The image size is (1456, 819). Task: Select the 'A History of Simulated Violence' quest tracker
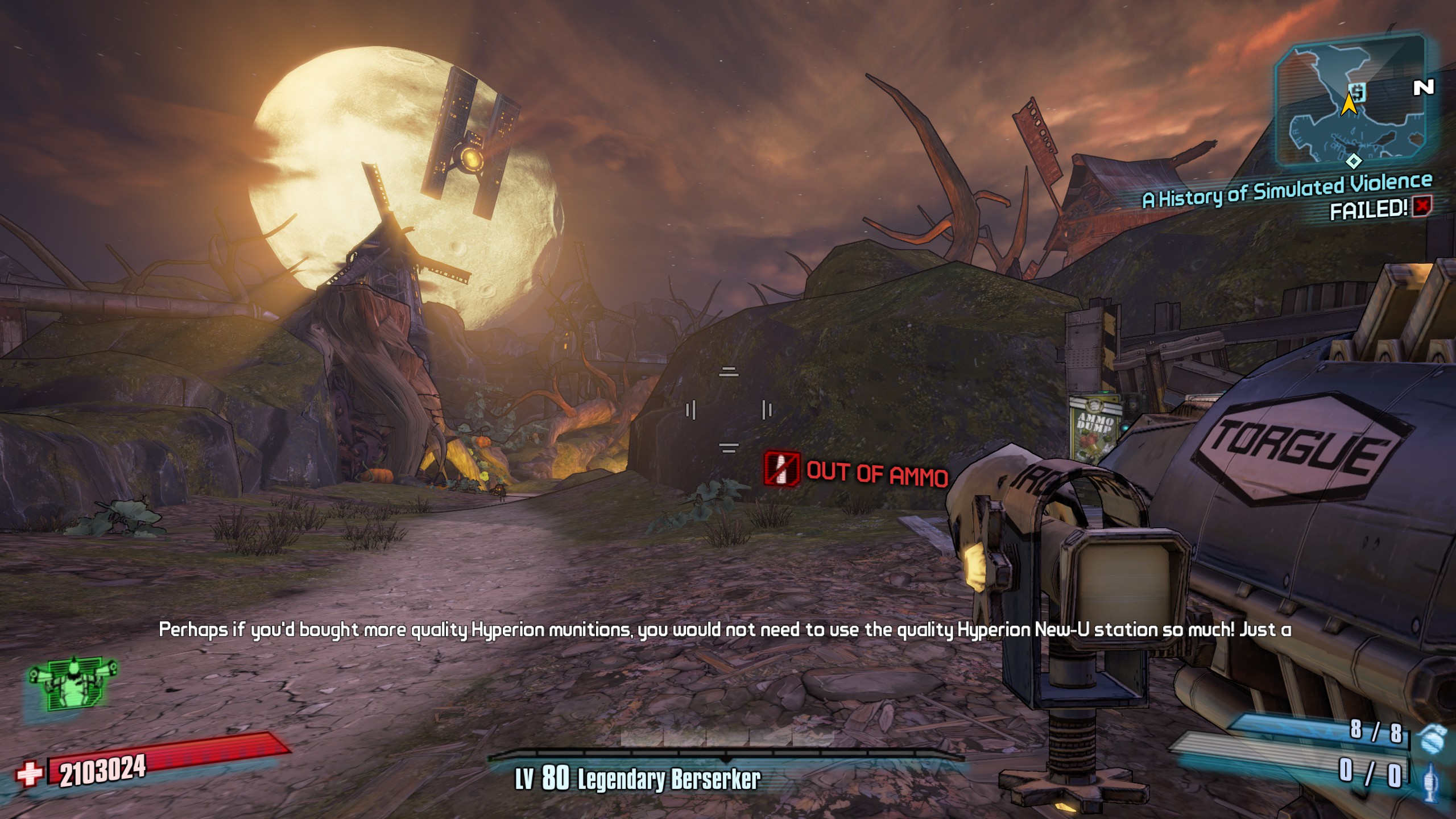1287,191
